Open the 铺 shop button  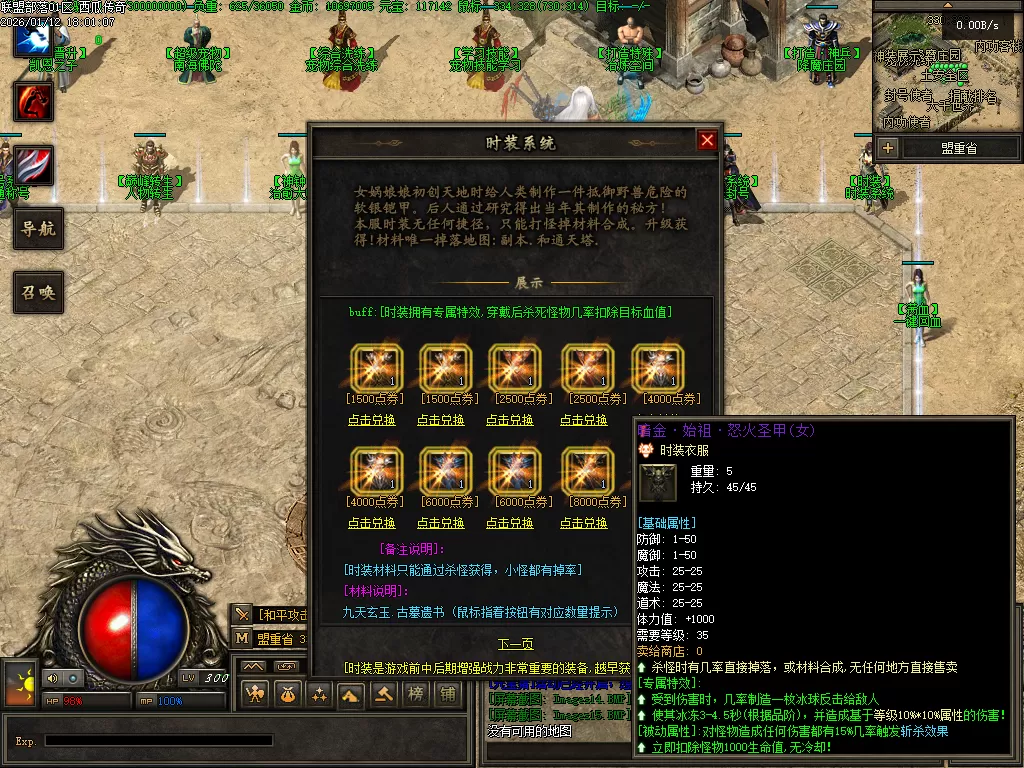coord(447,694)
